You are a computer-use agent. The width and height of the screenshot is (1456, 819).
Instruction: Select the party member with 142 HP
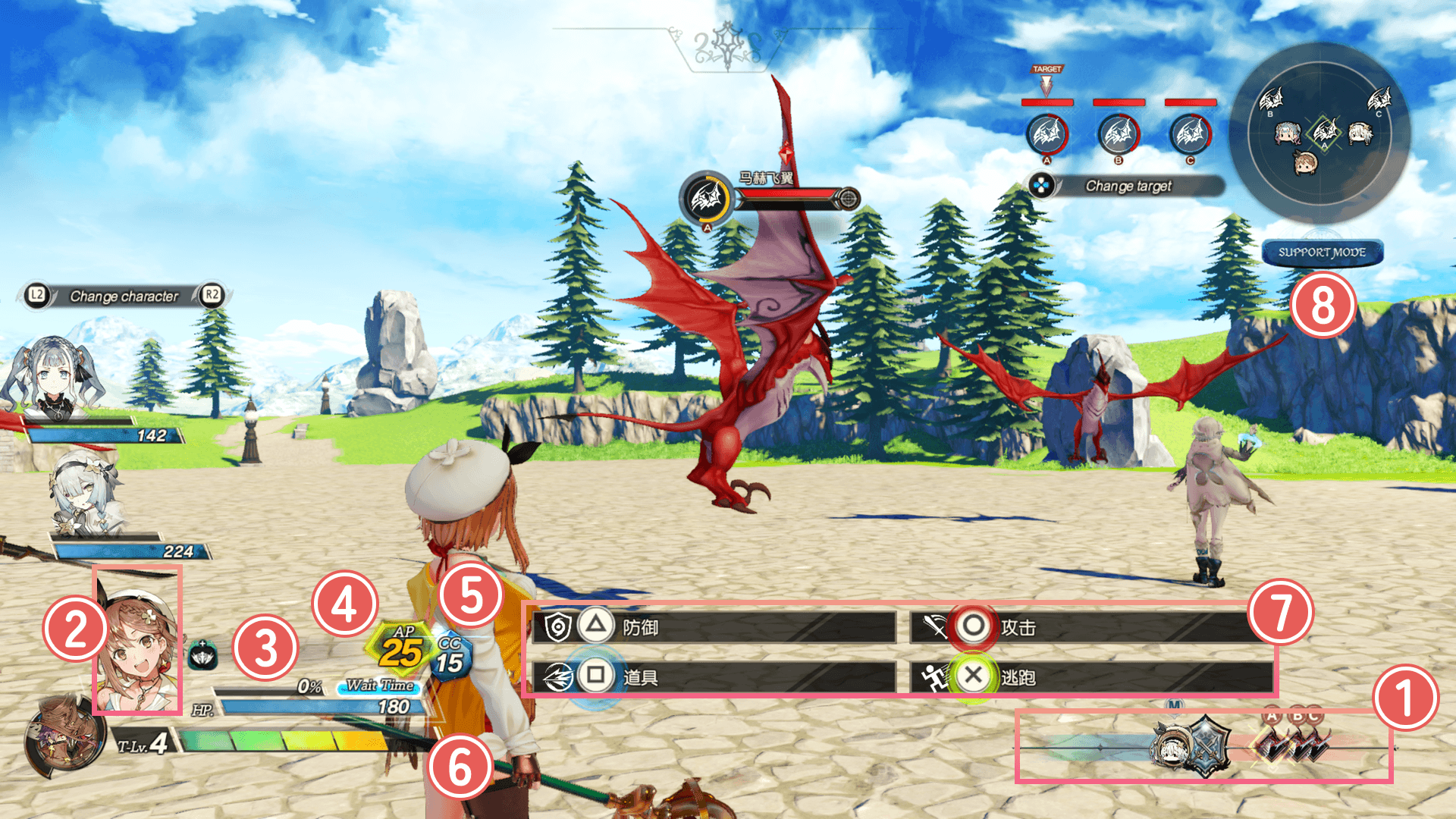[53, 379]
